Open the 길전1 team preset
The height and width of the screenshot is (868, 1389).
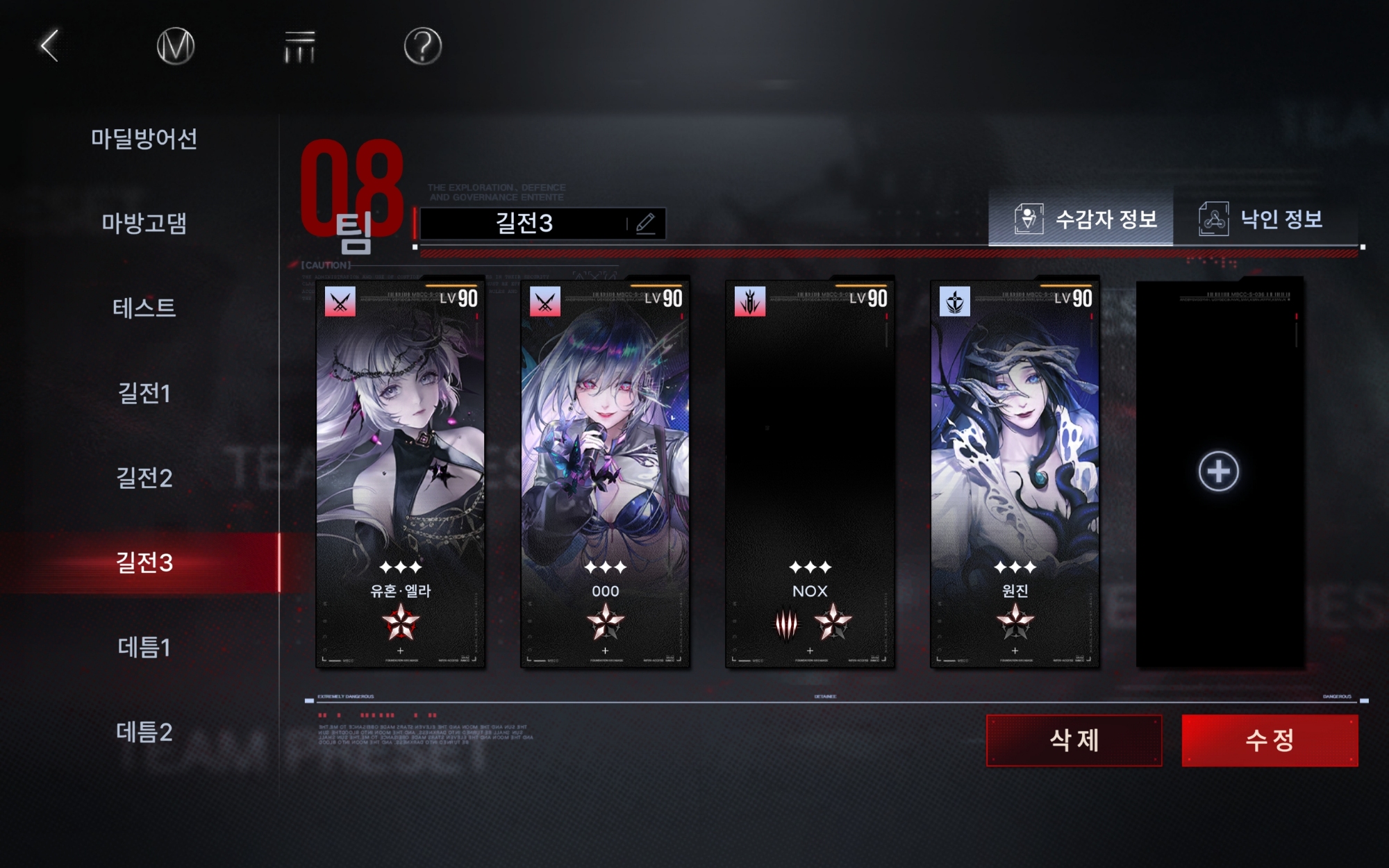pos(144,393)
